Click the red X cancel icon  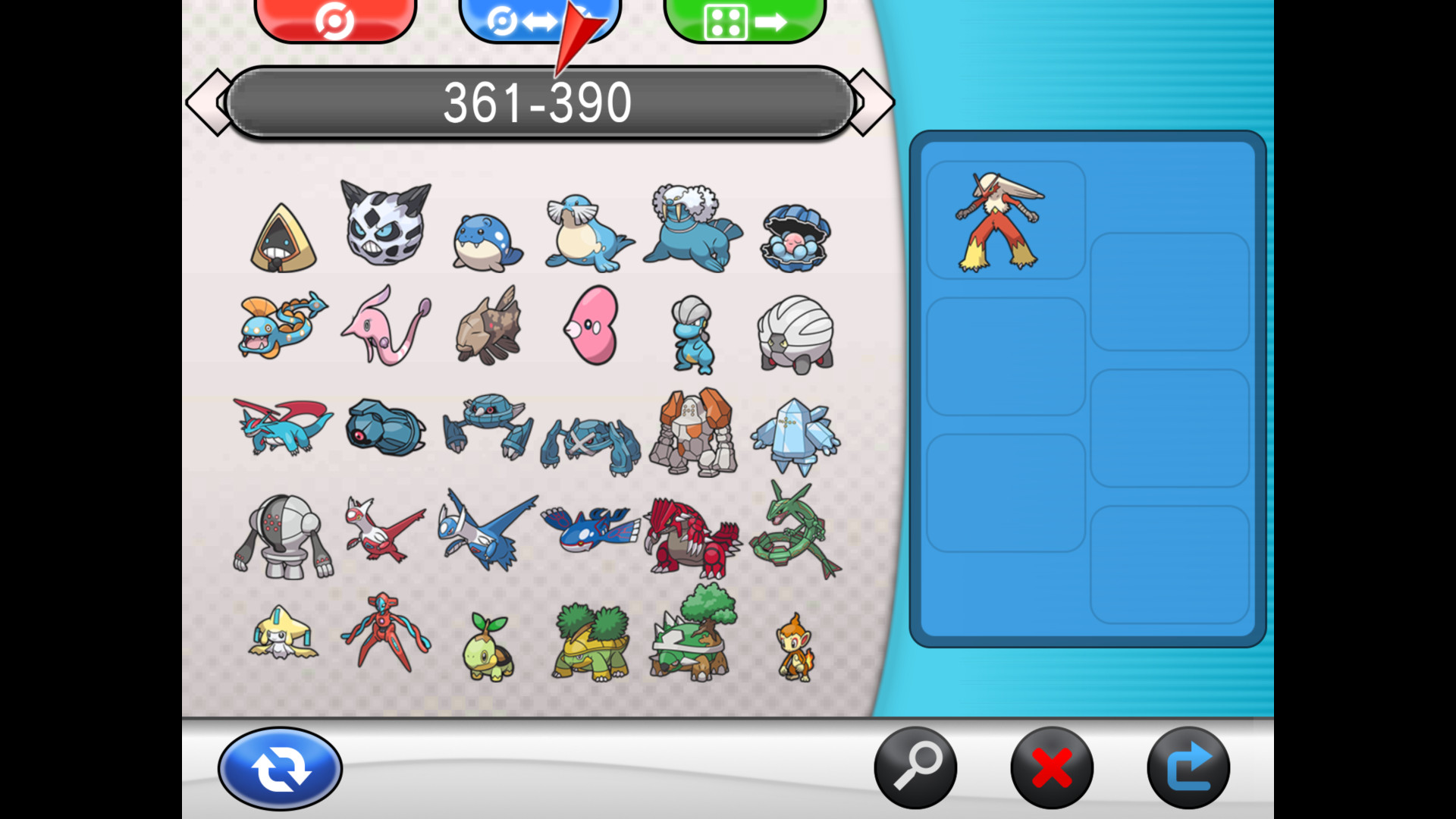(x=1051, y=767)
